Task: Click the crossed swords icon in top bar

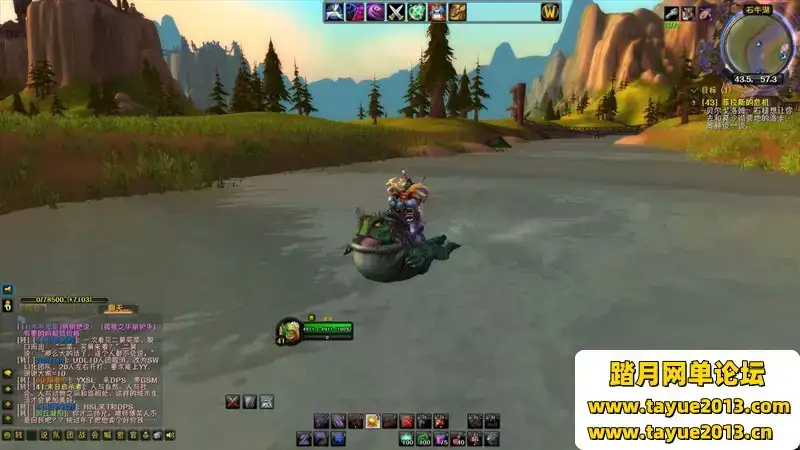Action: pyautogui.click(x=395, y=12)
